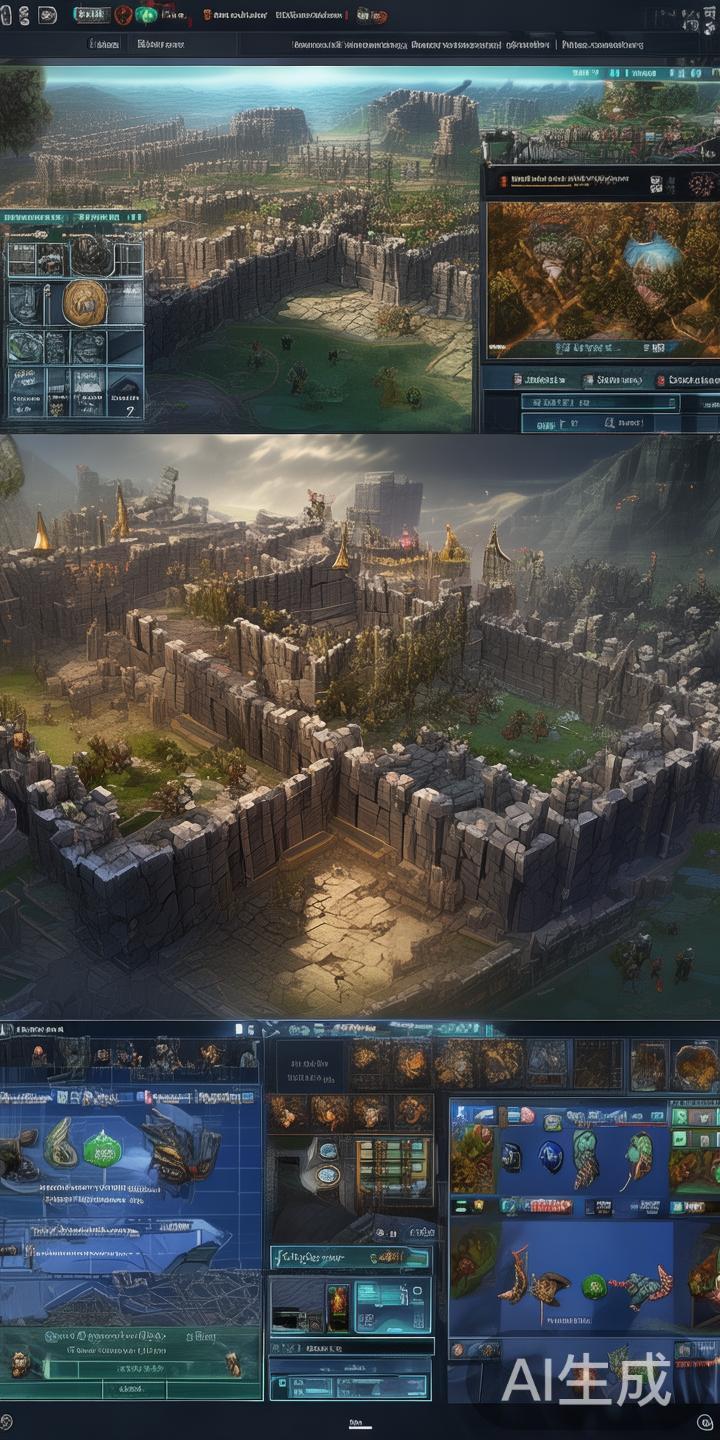Click the green hexagon badge icon

click(102, 1149)
